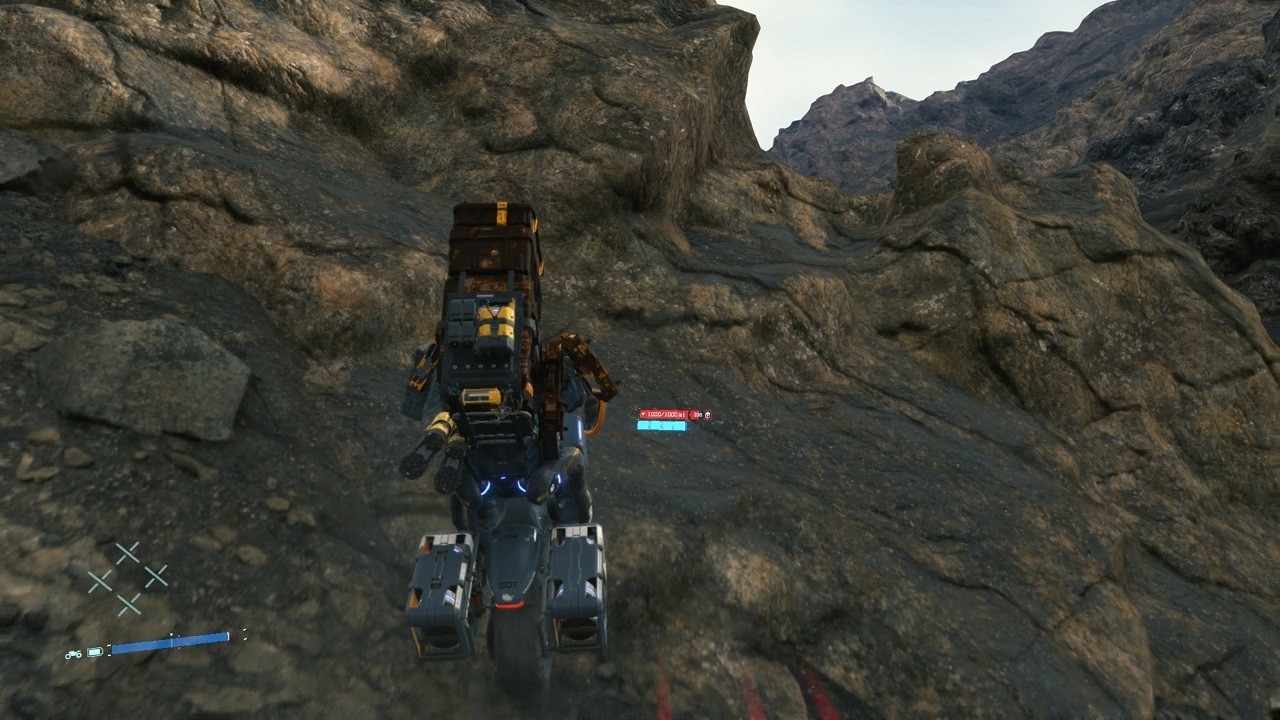This screenshot has height=720, width=1280.
Task: Click the cargo container icon beside the blood gauge
Action: click(707, 414)
